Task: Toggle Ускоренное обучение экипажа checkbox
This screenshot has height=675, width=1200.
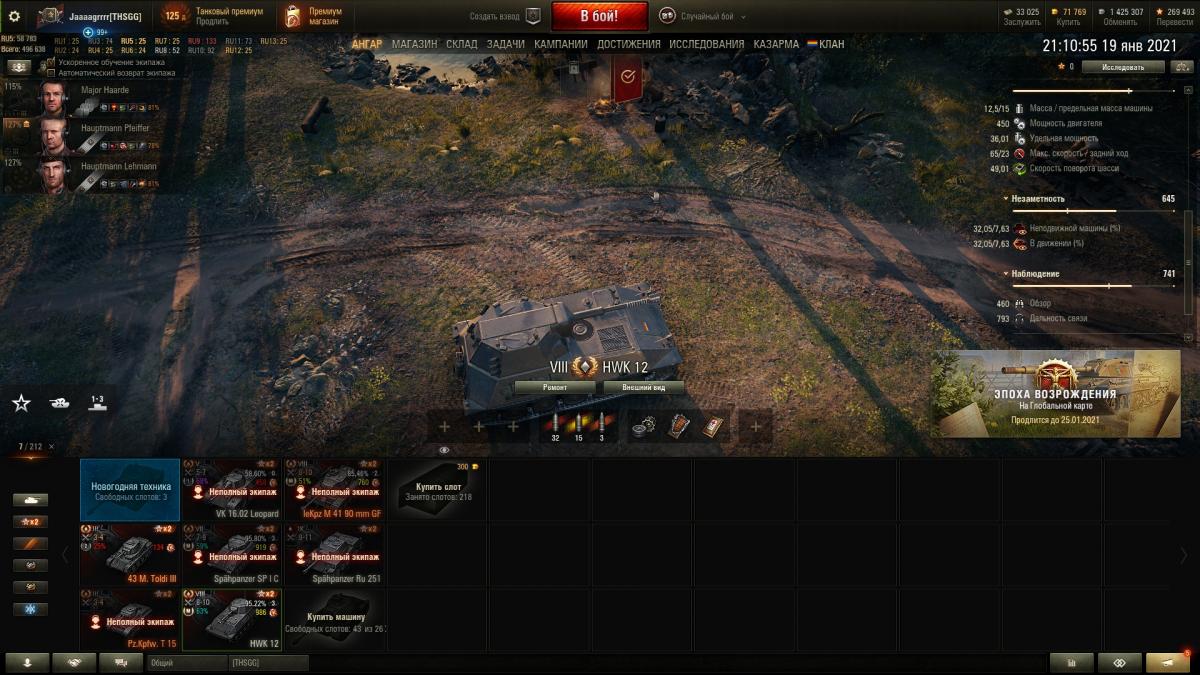Action: coord(51,62)
